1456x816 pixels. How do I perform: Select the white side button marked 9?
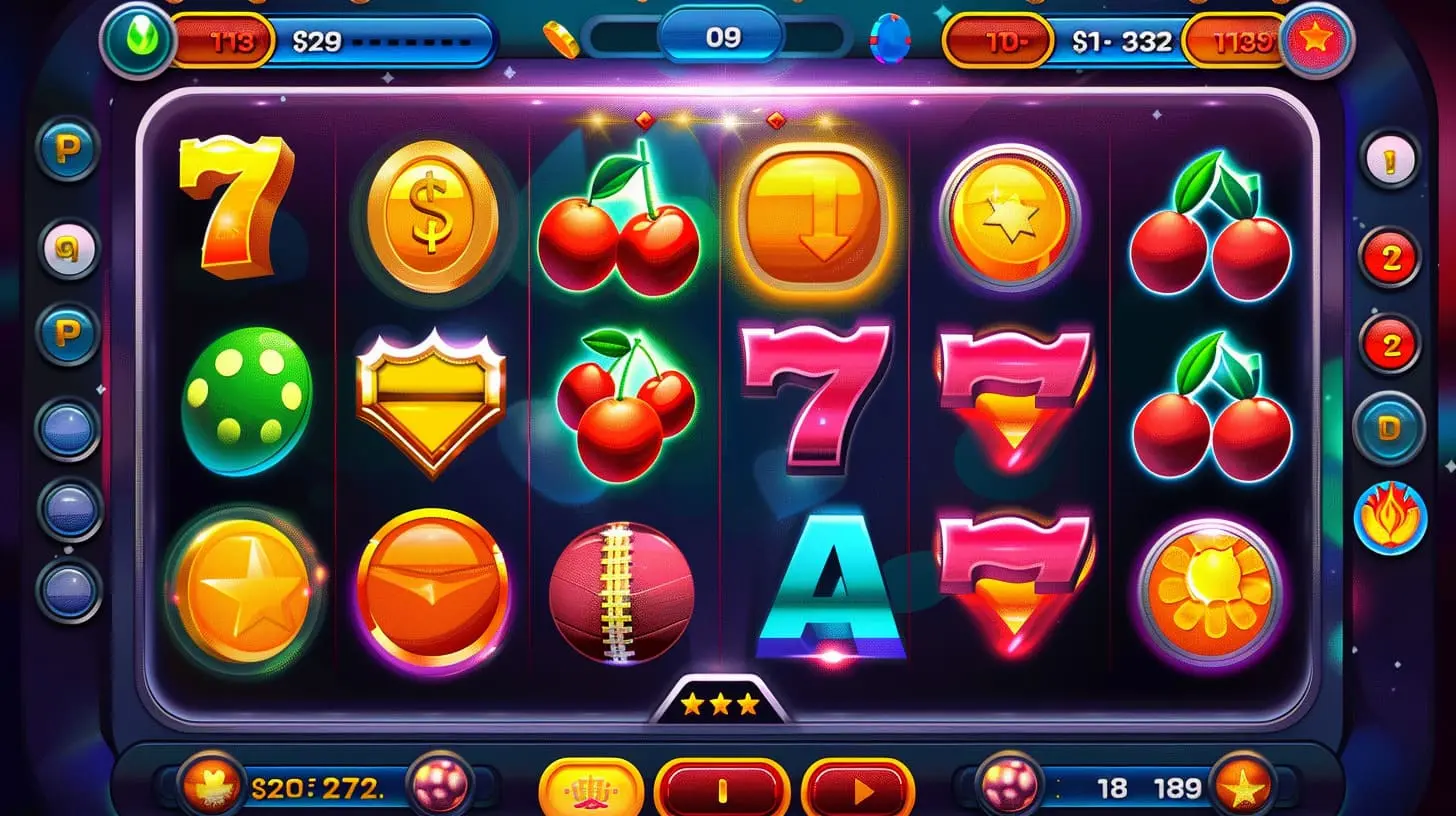pyautogui.click(x=69, y=250)
